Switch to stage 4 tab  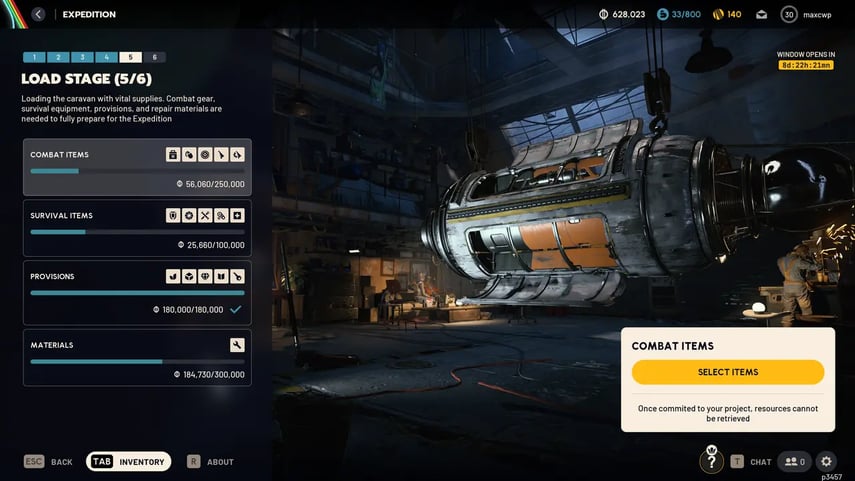tap(106, 58)
